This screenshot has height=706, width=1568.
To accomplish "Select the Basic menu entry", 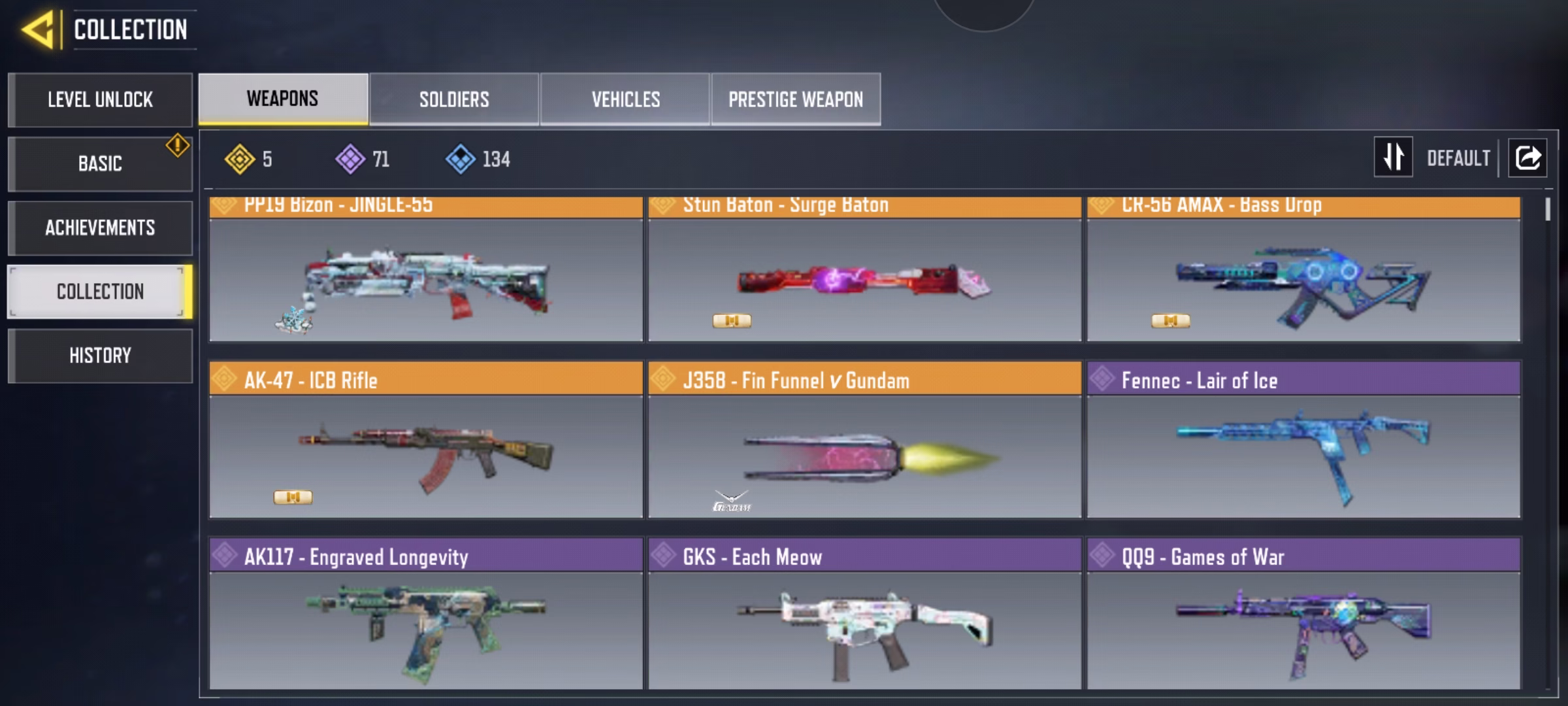I will (x=100, y=163).
